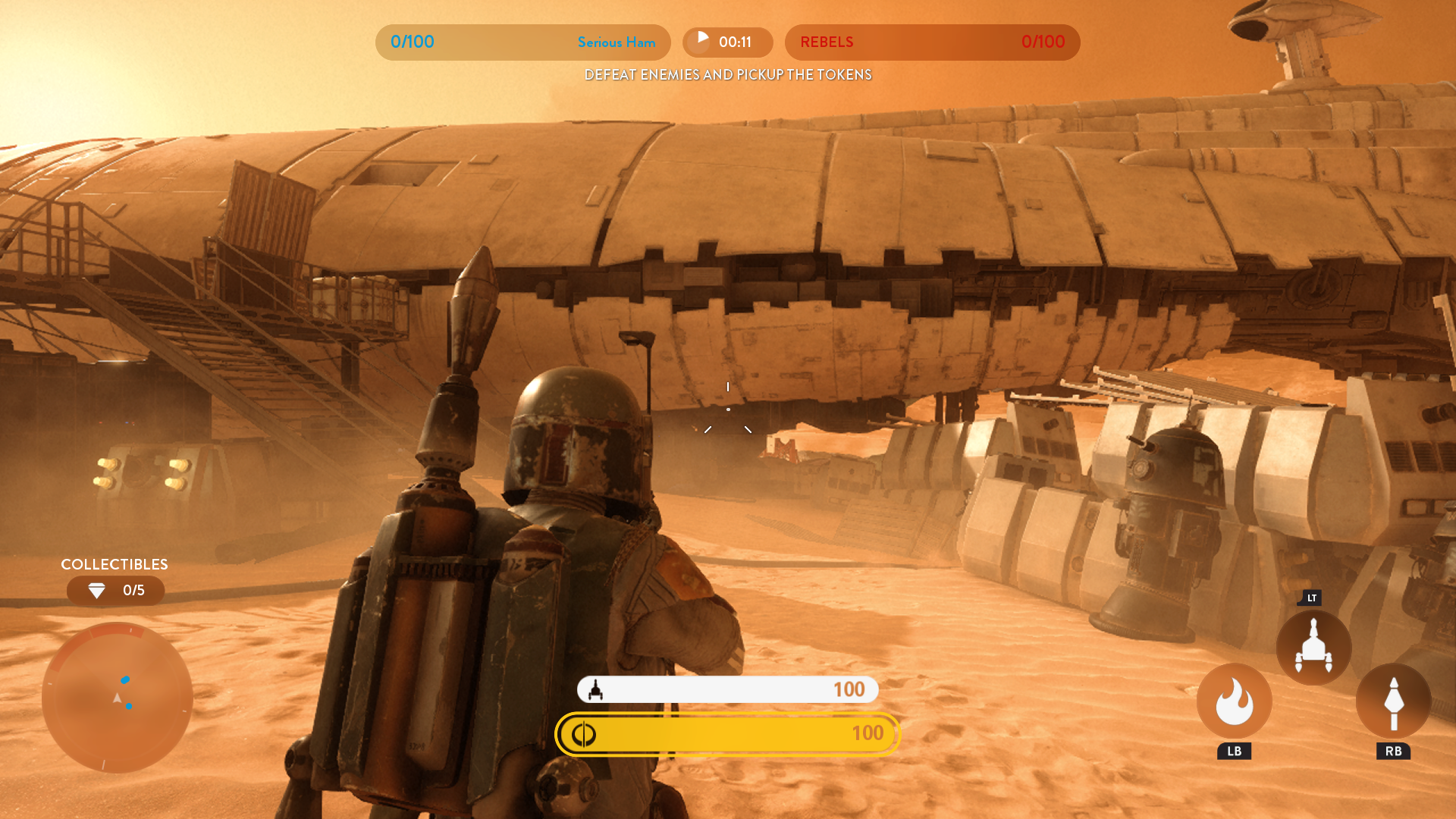Use the jetpack ability icon
Image resolution: width=1456 pixels, height=819 pixels.
(x=1313, y=648)
